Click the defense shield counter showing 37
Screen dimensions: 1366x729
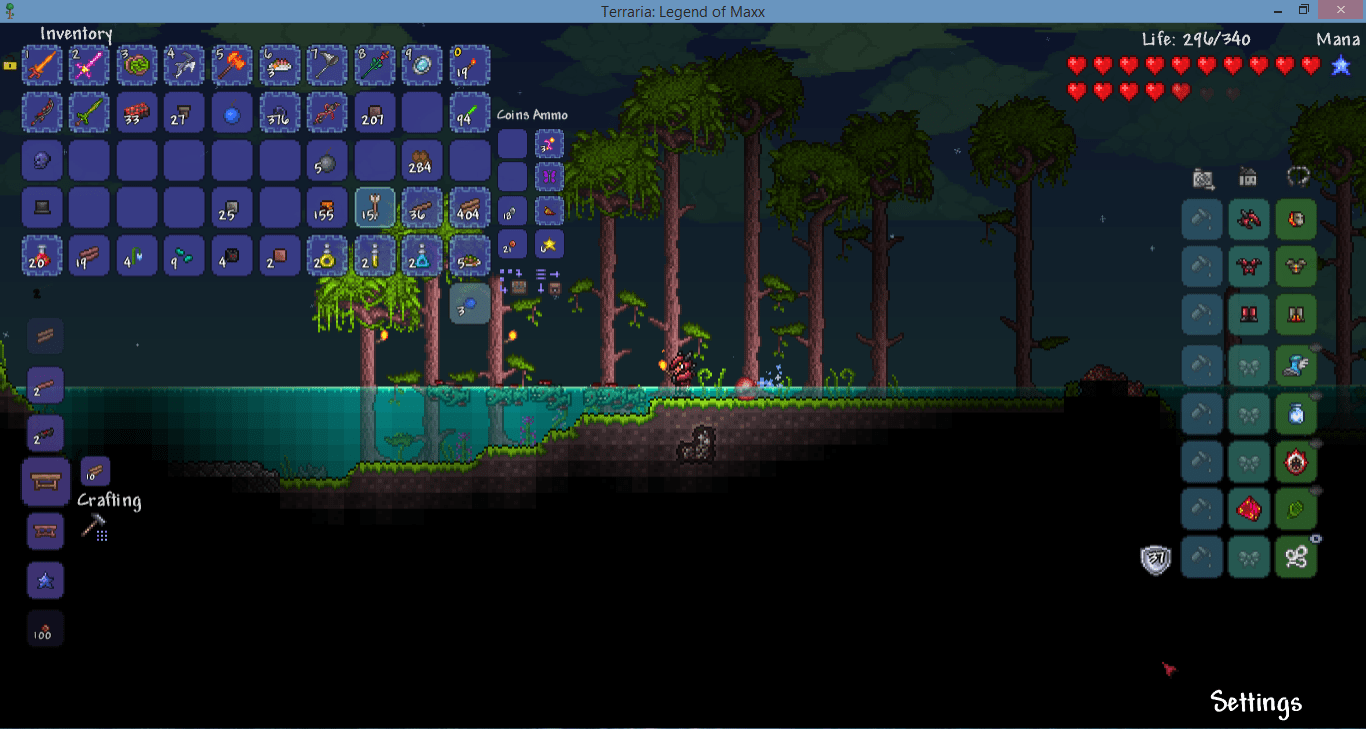point(1155,558)
